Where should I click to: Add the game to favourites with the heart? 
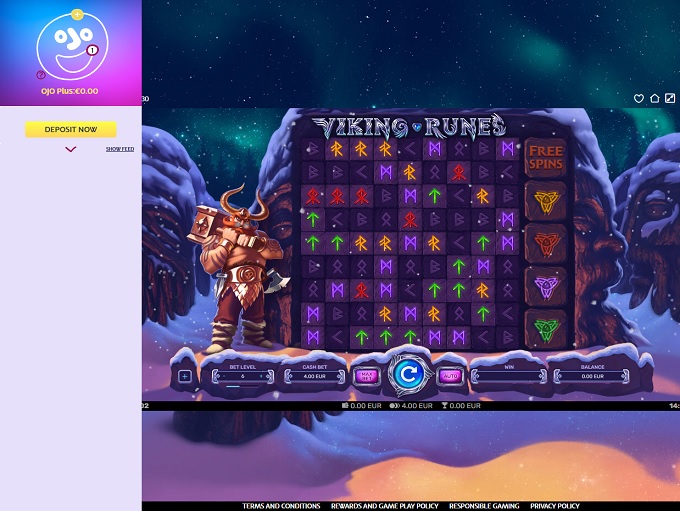pyautogui.click(x=638, y=99)
